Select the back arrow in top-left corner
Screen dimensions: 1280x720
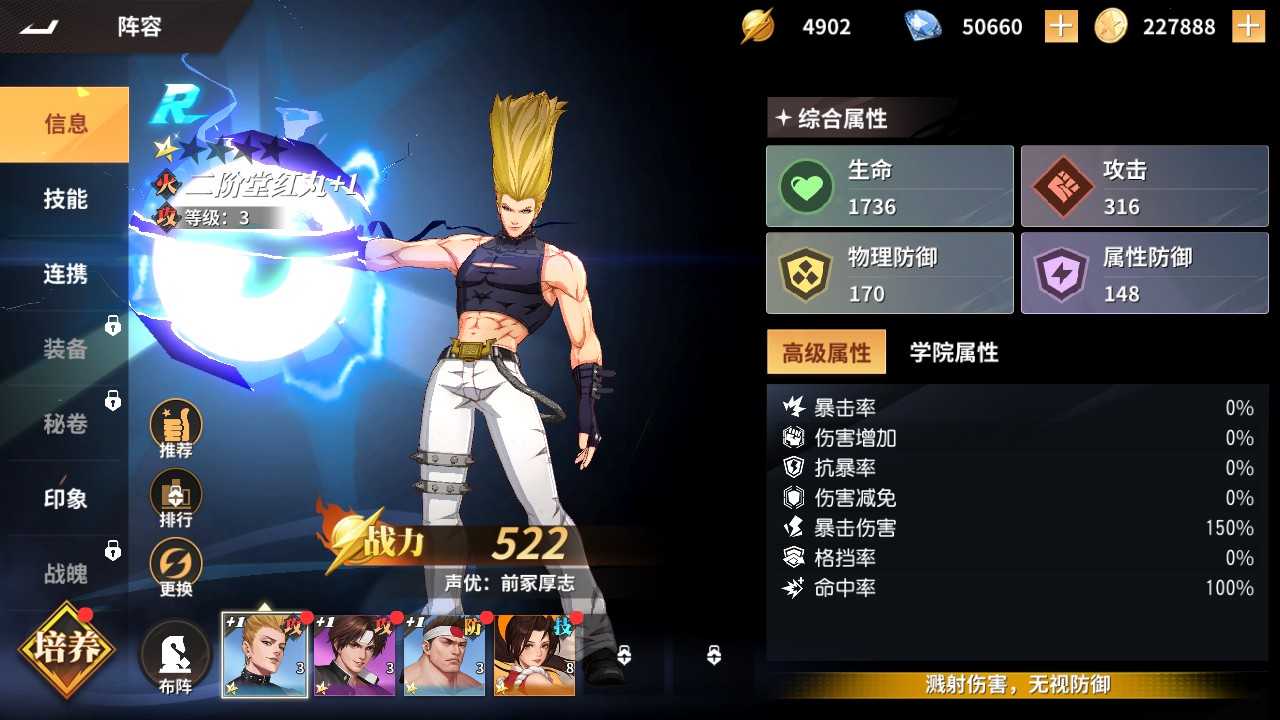39,26
